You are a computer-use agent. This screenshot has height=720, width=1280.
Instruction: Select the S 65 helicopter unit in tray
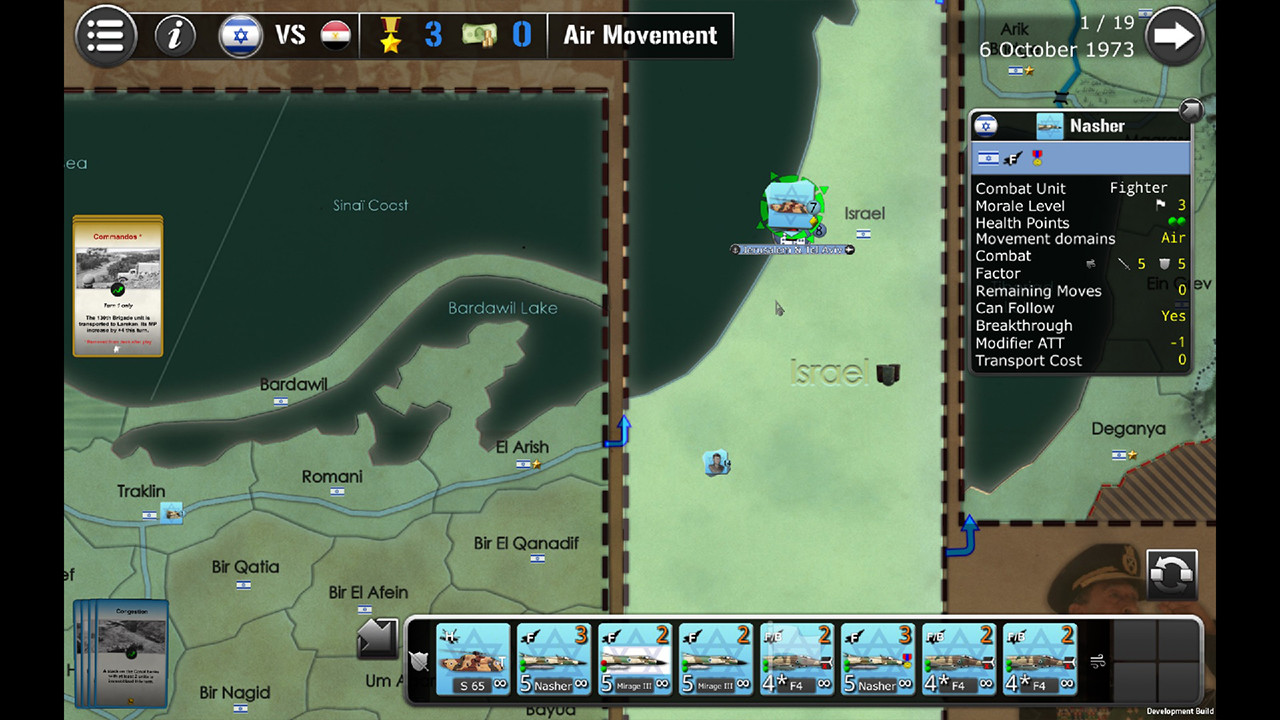click(x=472, y=657)
